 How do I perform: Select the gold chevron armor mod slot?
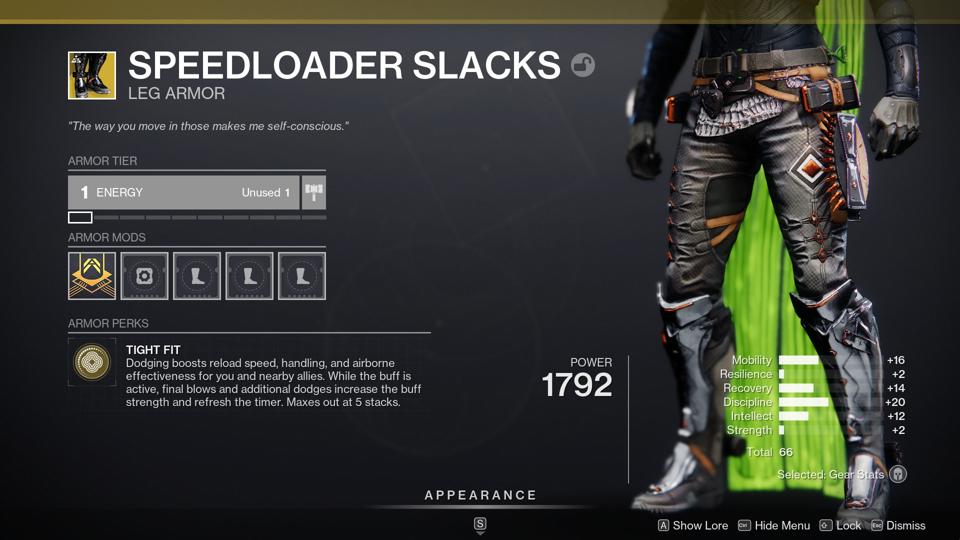pyautogui.click(x=92, y=275)
